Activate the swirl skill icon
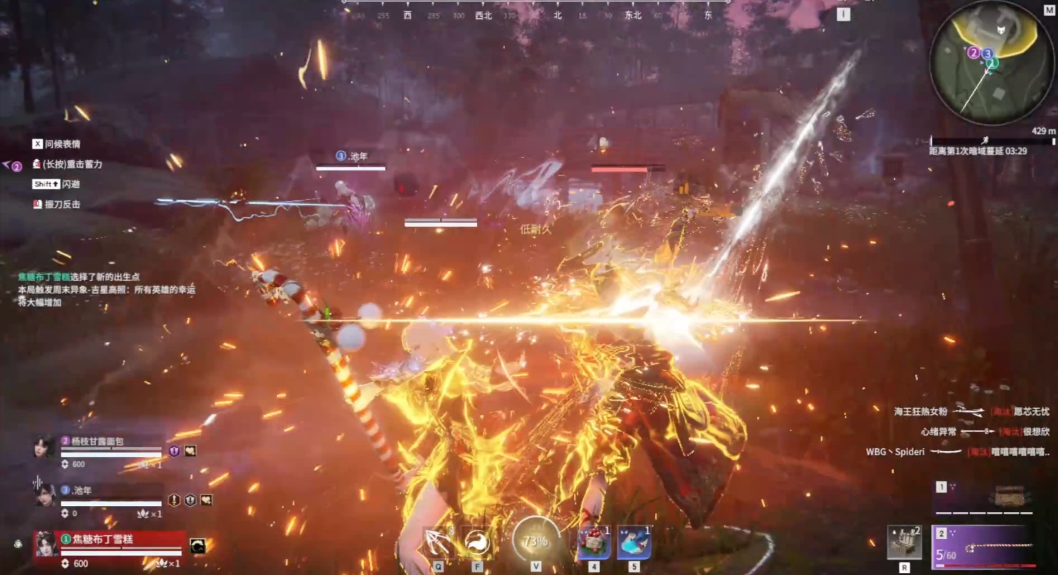1058x575 pixels. pyautogui.click(x=477, y=542)
